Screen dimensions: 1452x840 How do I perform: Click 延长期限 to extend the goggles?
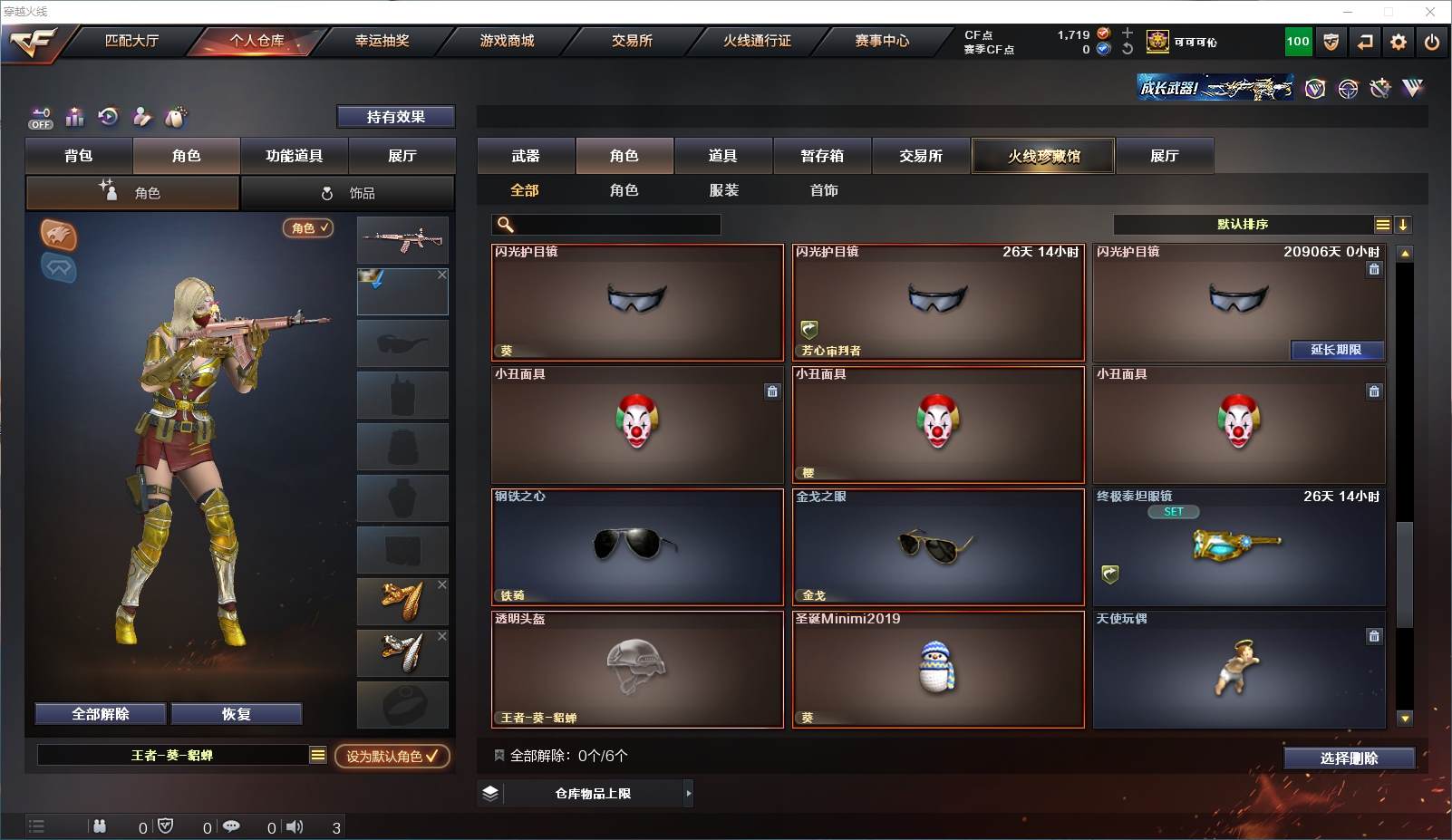(1336, 350)
